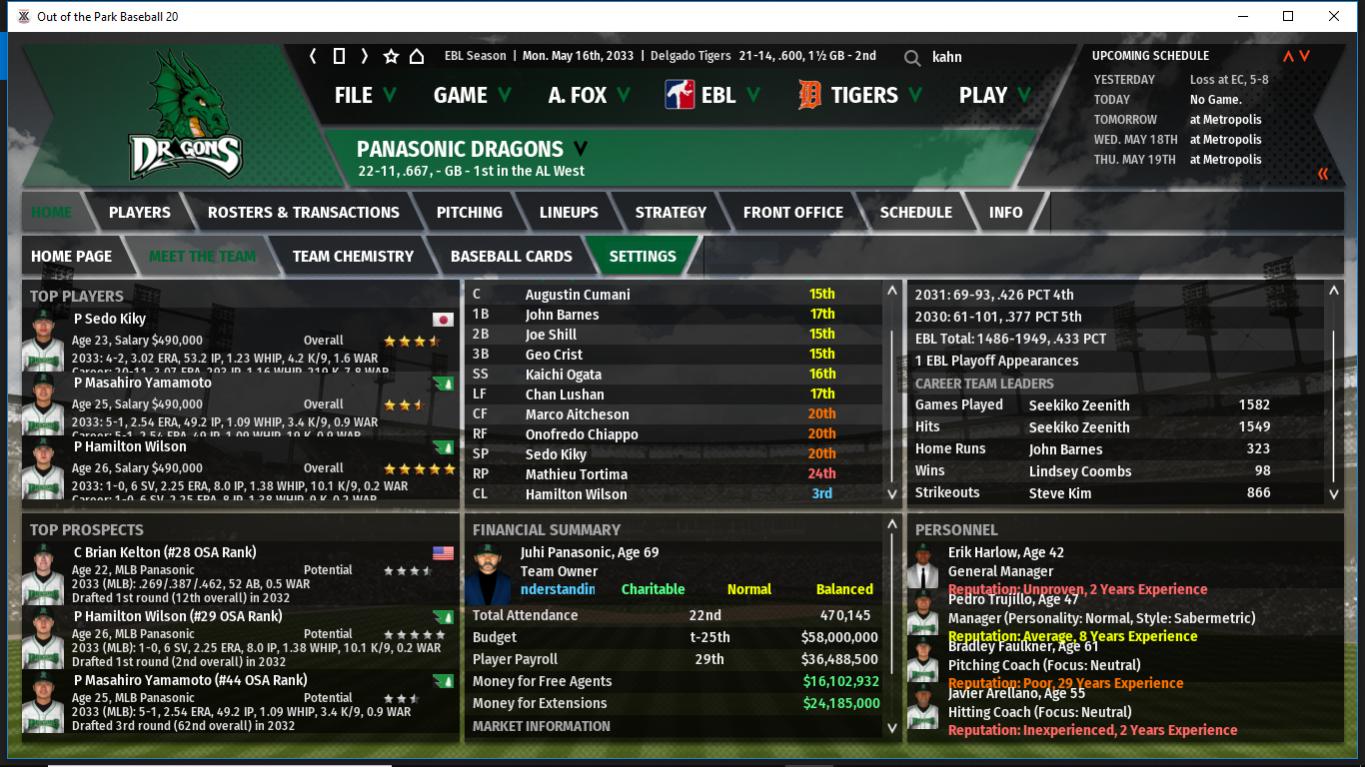Image resolution: width=1365 pixels, height=767 pixels.
Task: Open the BASEBALL CARDS subtab
Action: (x=511, y=256)
